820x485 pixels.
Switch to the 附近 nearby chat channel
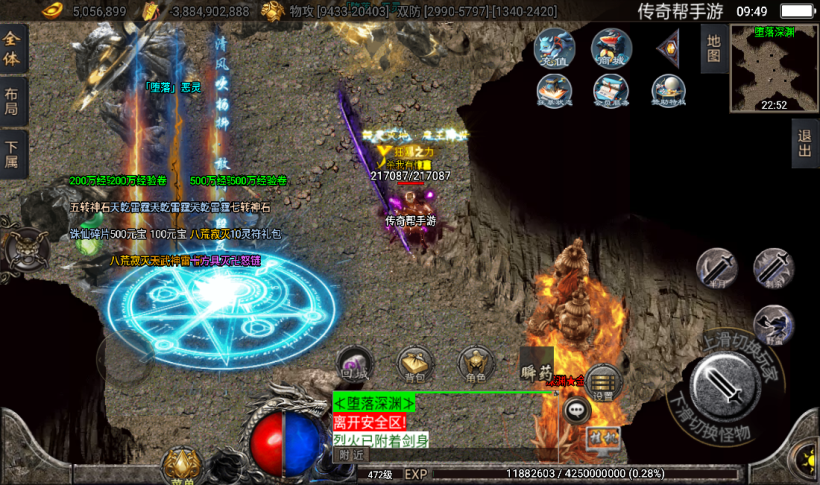tap(350, 455)
